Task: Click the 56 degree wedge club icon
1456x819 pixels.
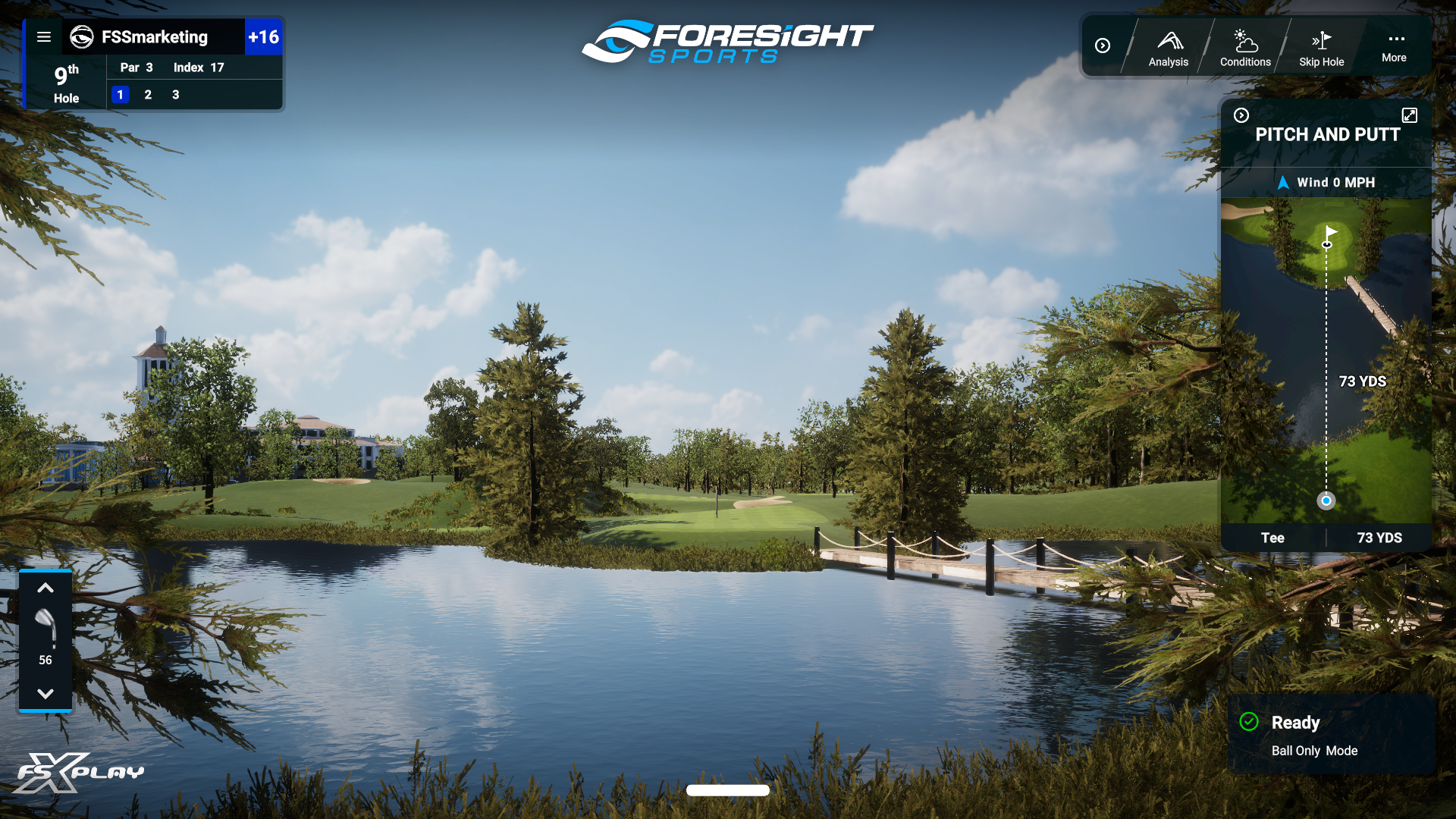Action: tap(45, 628)
